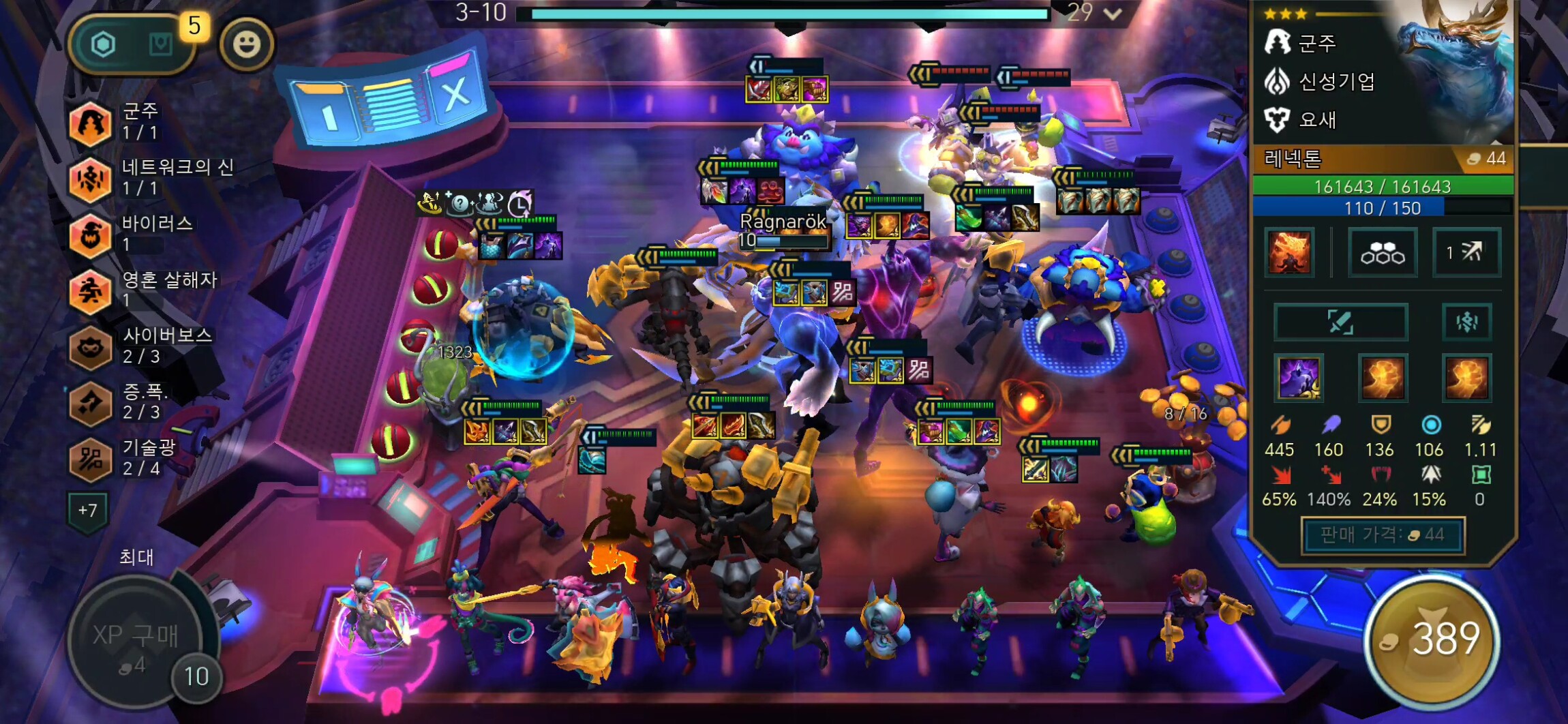This screenshot has height=724, width=1568.
Task: Check the 증폭 trait entry
Action: [91, 403]
